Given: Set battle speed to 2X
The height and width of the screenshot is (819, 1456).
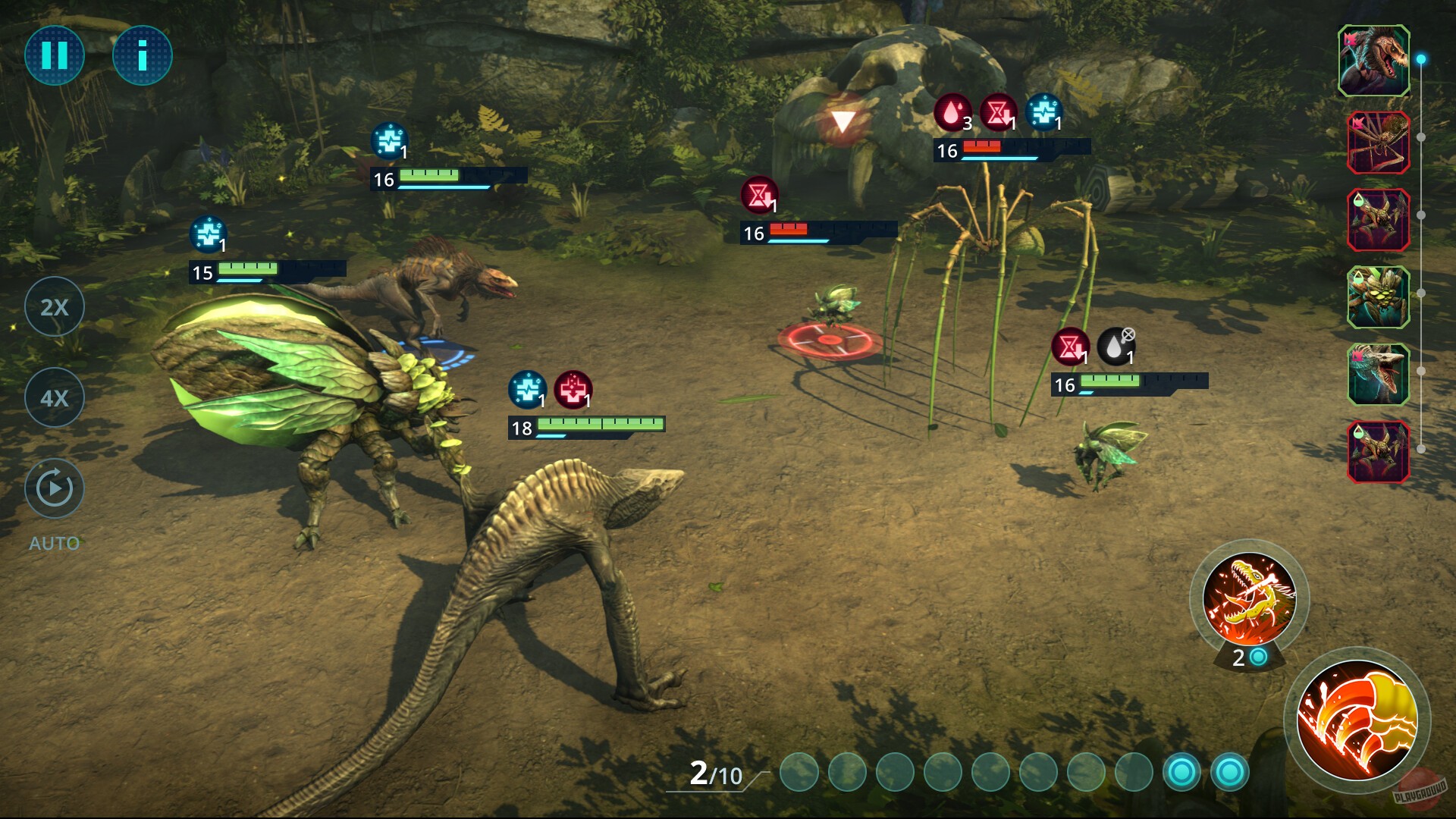Looking at the screenshot, I should click(54, 306).
